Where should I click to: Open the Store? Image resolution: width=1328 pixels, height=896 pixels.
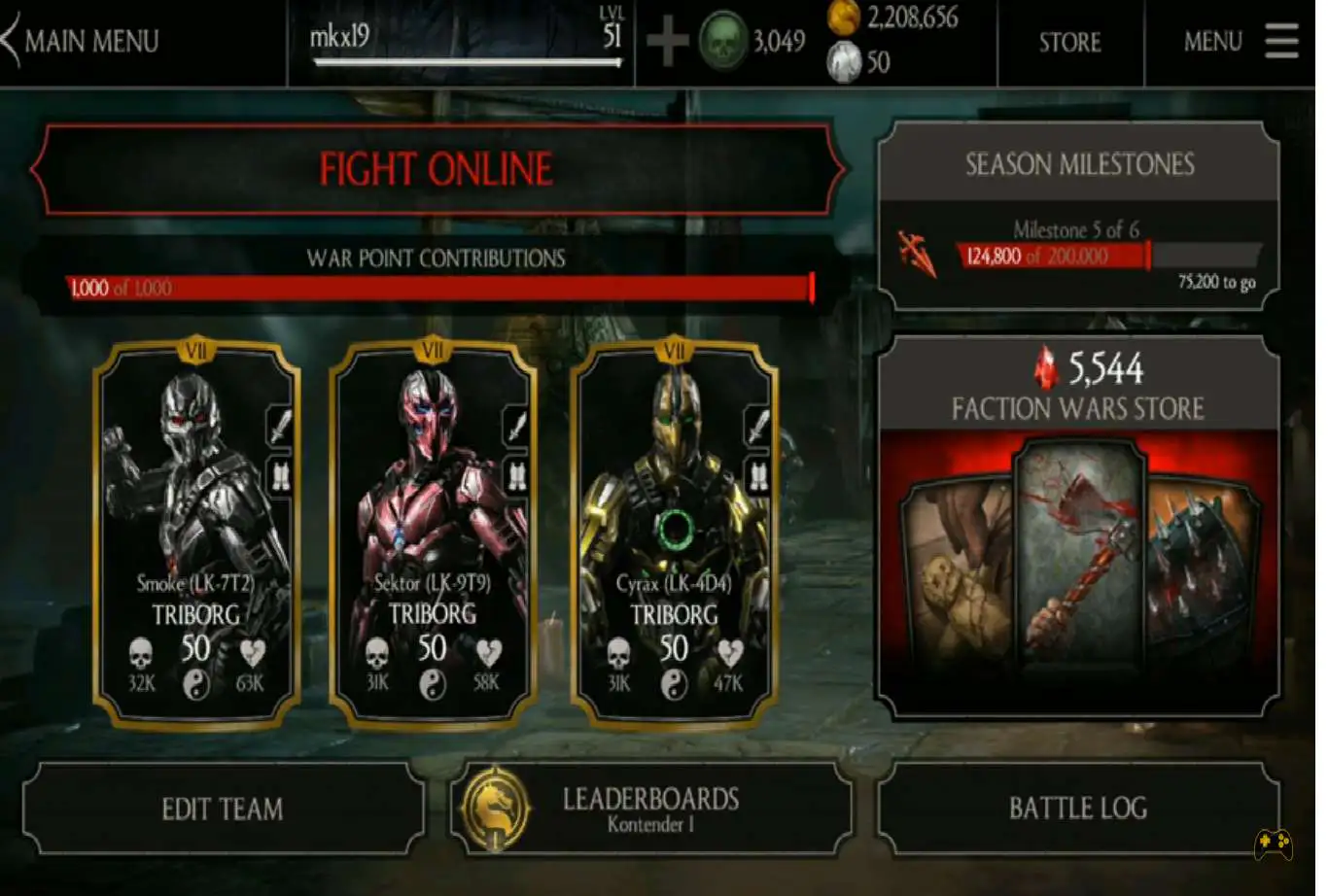pyautogui.click(x=1069, y=42)
